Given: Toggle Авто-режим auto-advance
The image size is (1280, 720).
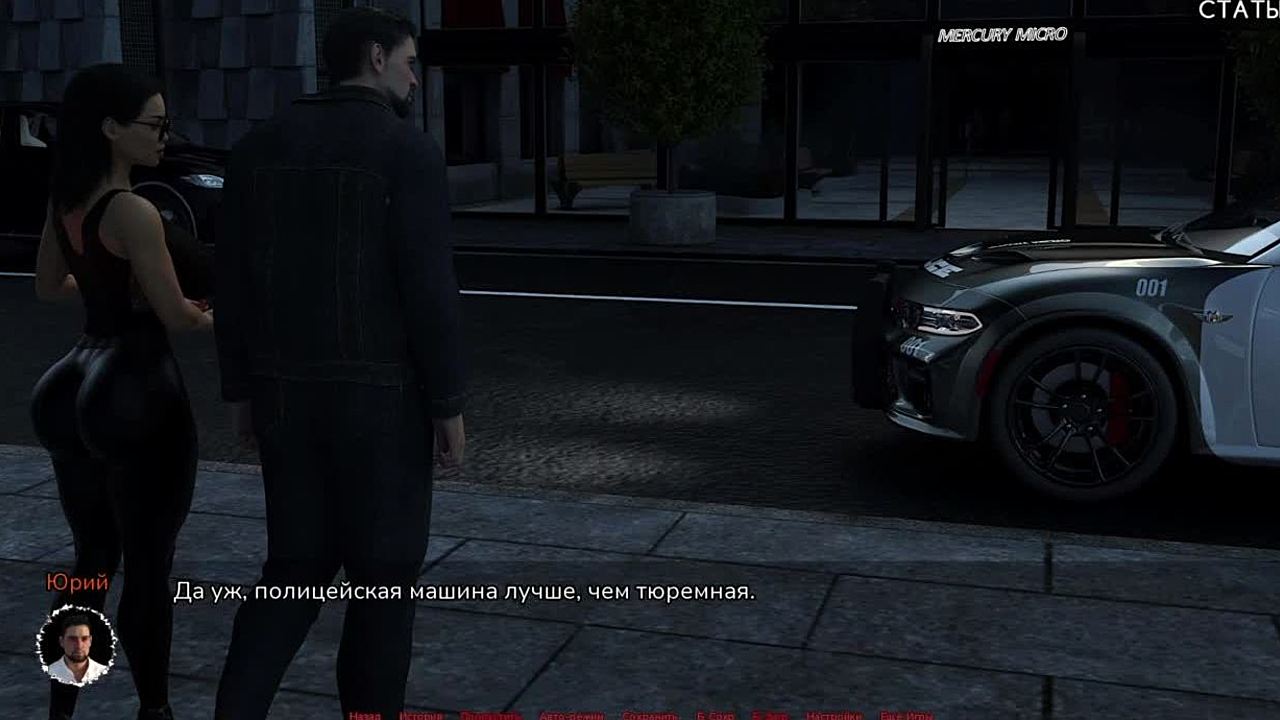Looking at the screenshot, I should point(571,715).
